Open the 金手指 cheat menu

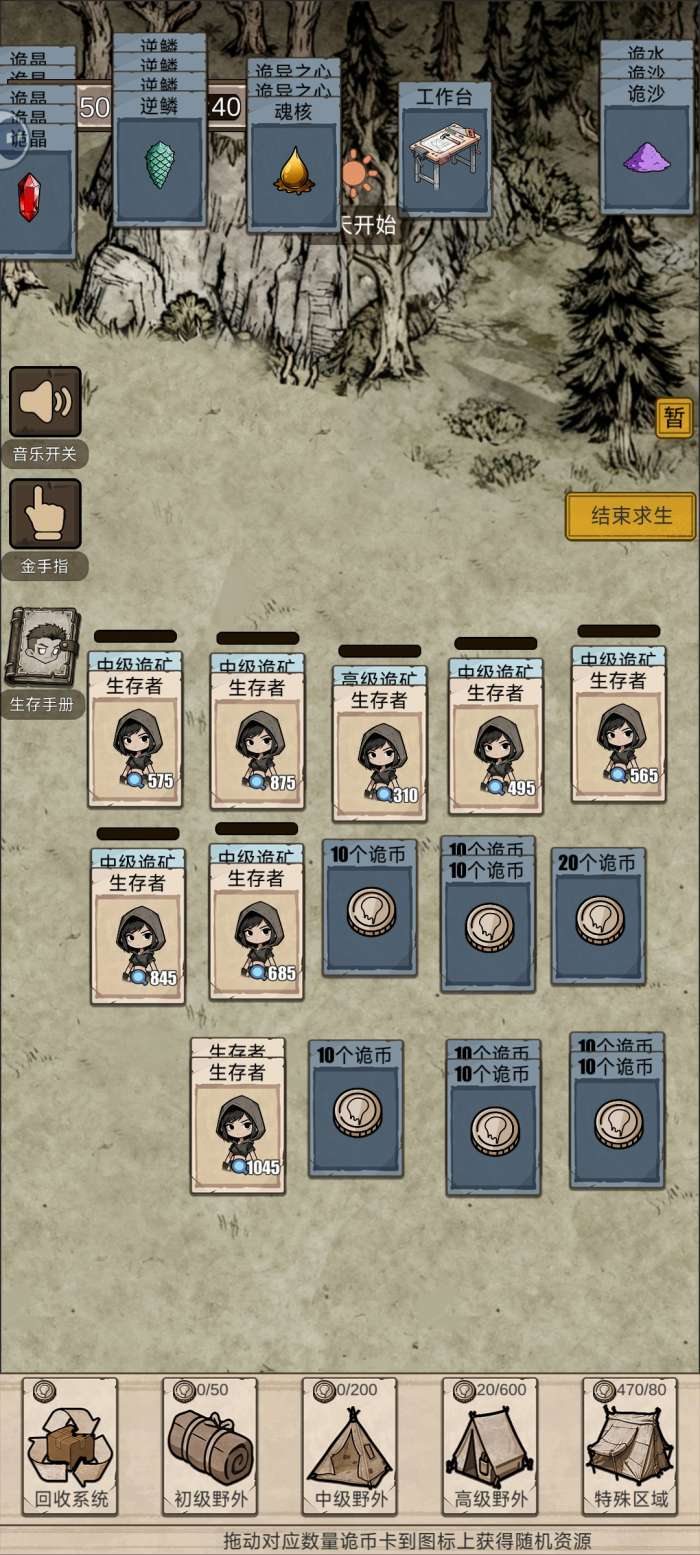coord(45,514)
